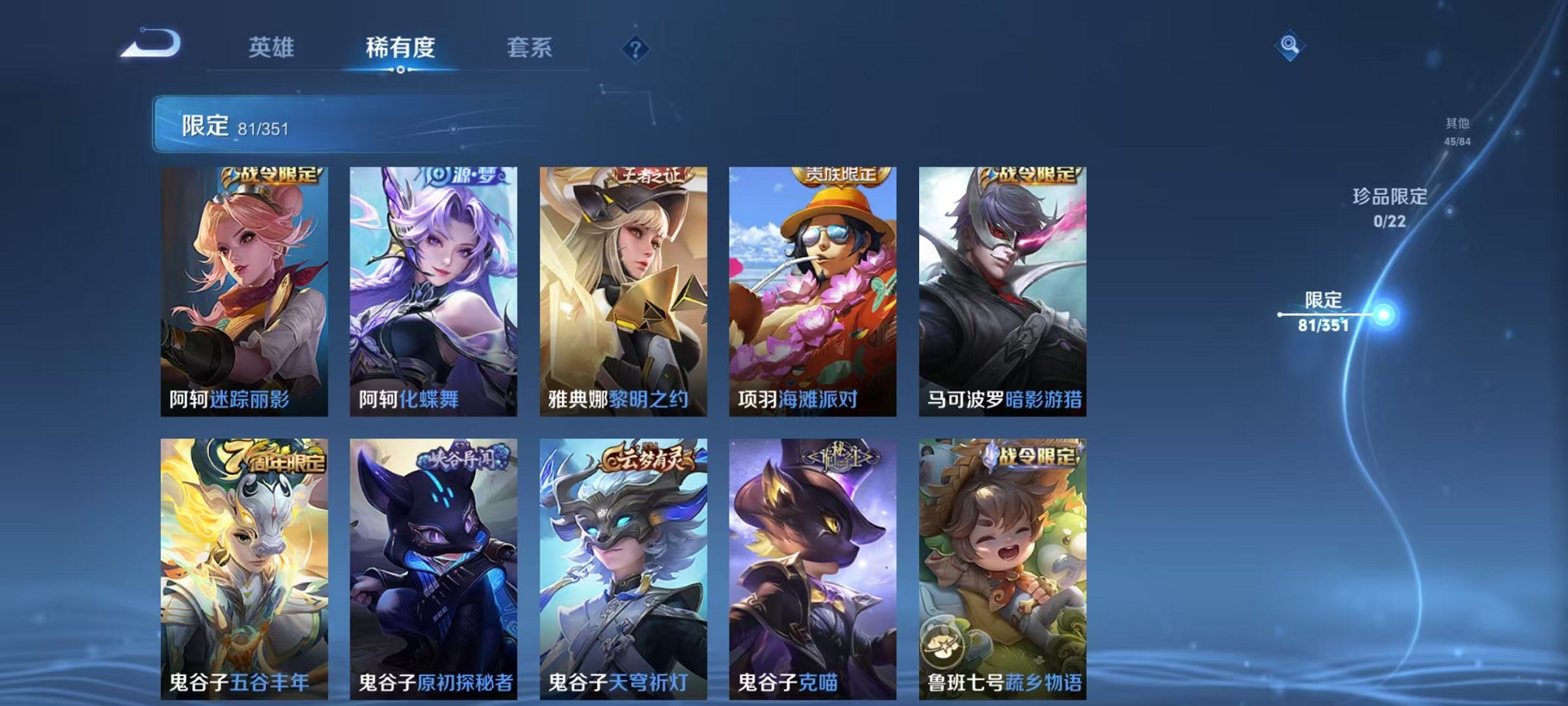Select the 稀有度 tab

pyautogui.click(x=399, y=48)
